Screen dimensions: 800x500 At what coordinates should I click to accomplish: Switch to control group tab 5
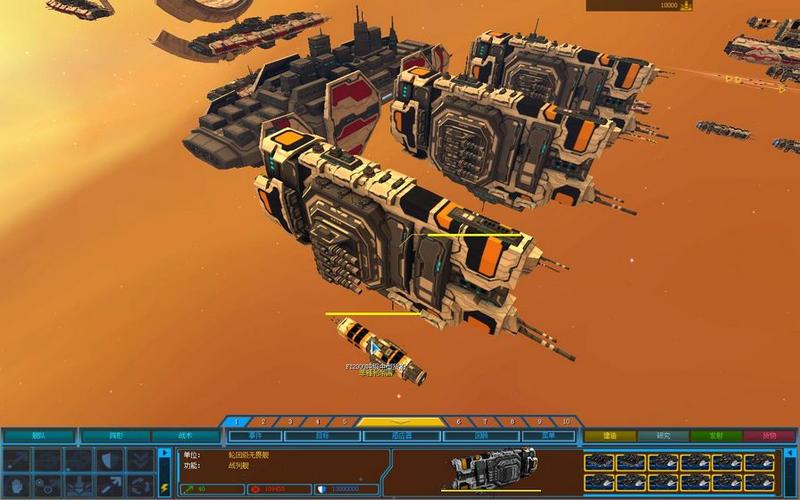coord(345,422)
